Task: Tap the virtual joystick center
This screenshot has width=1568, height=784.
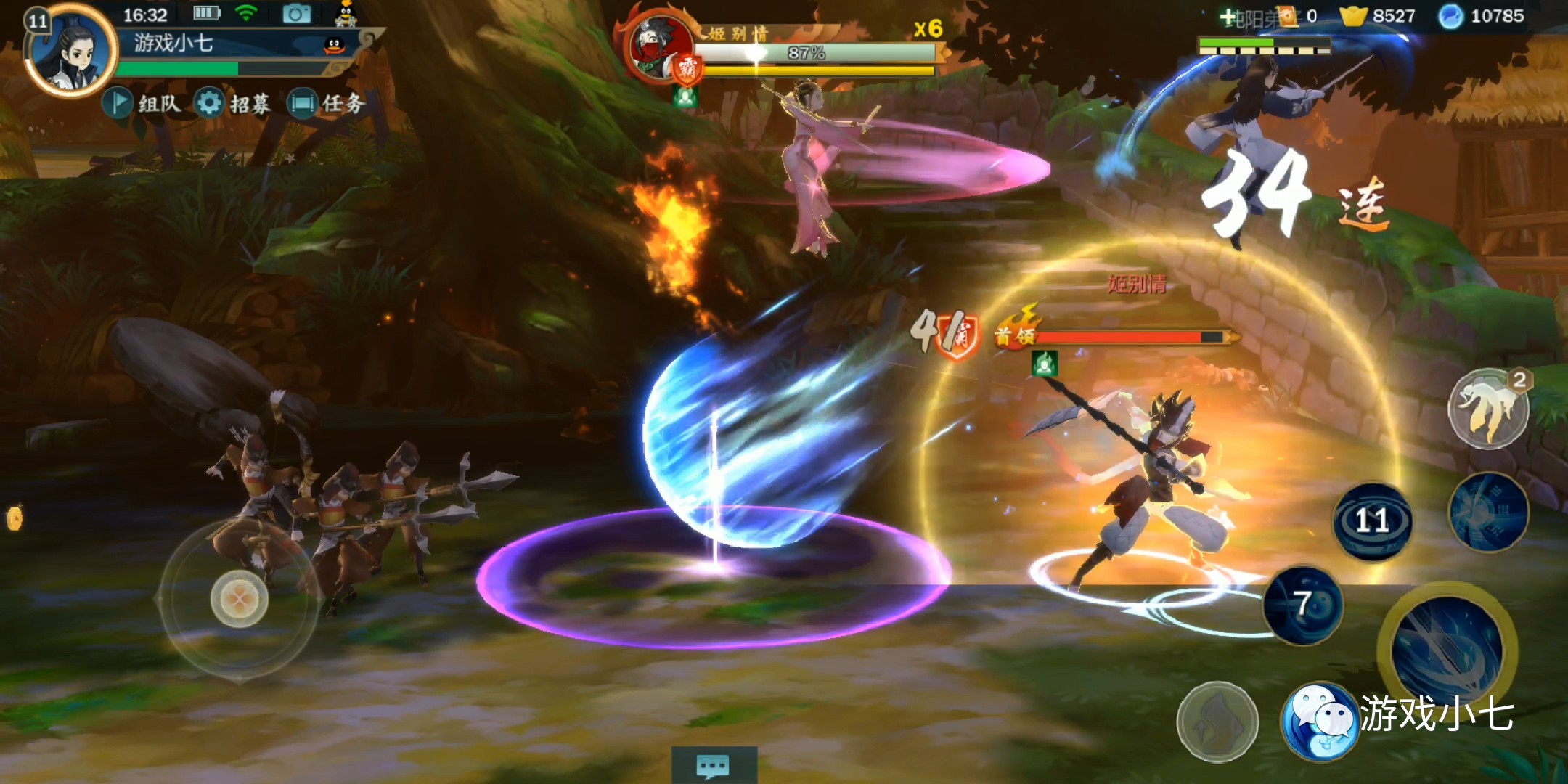Action: click(x=239, y=599)
